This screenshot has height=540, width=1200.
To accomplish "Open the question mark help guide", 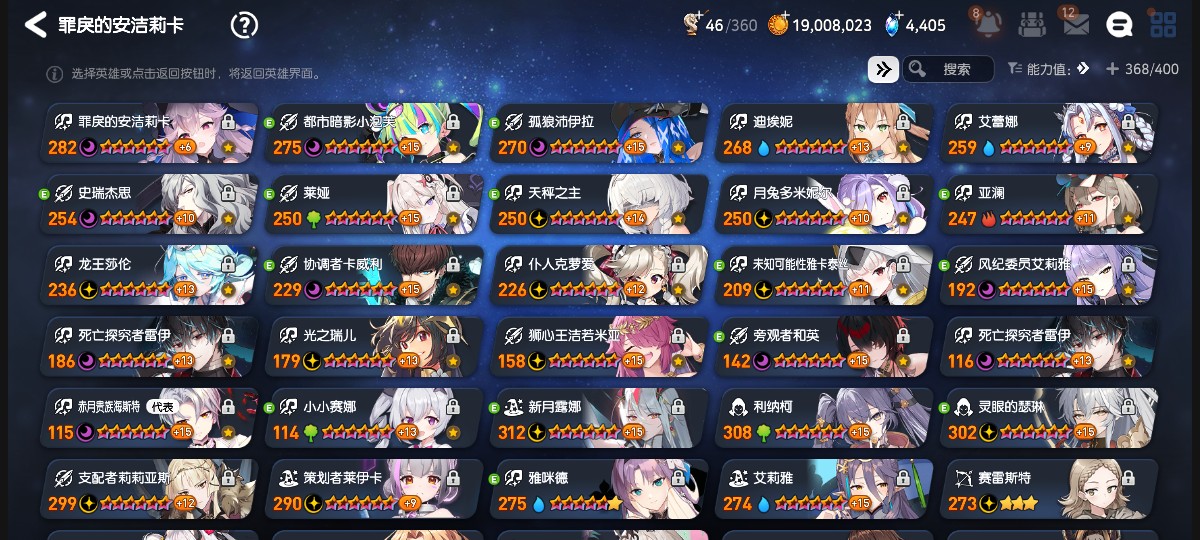I will (x=244, y=25).
